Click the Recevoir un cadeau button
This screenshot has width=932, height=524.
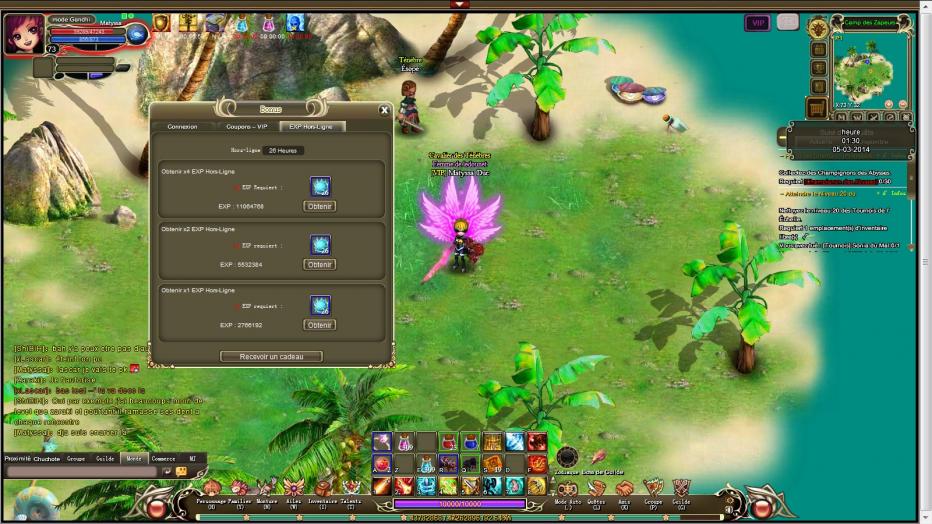click(x=271, y=356)
